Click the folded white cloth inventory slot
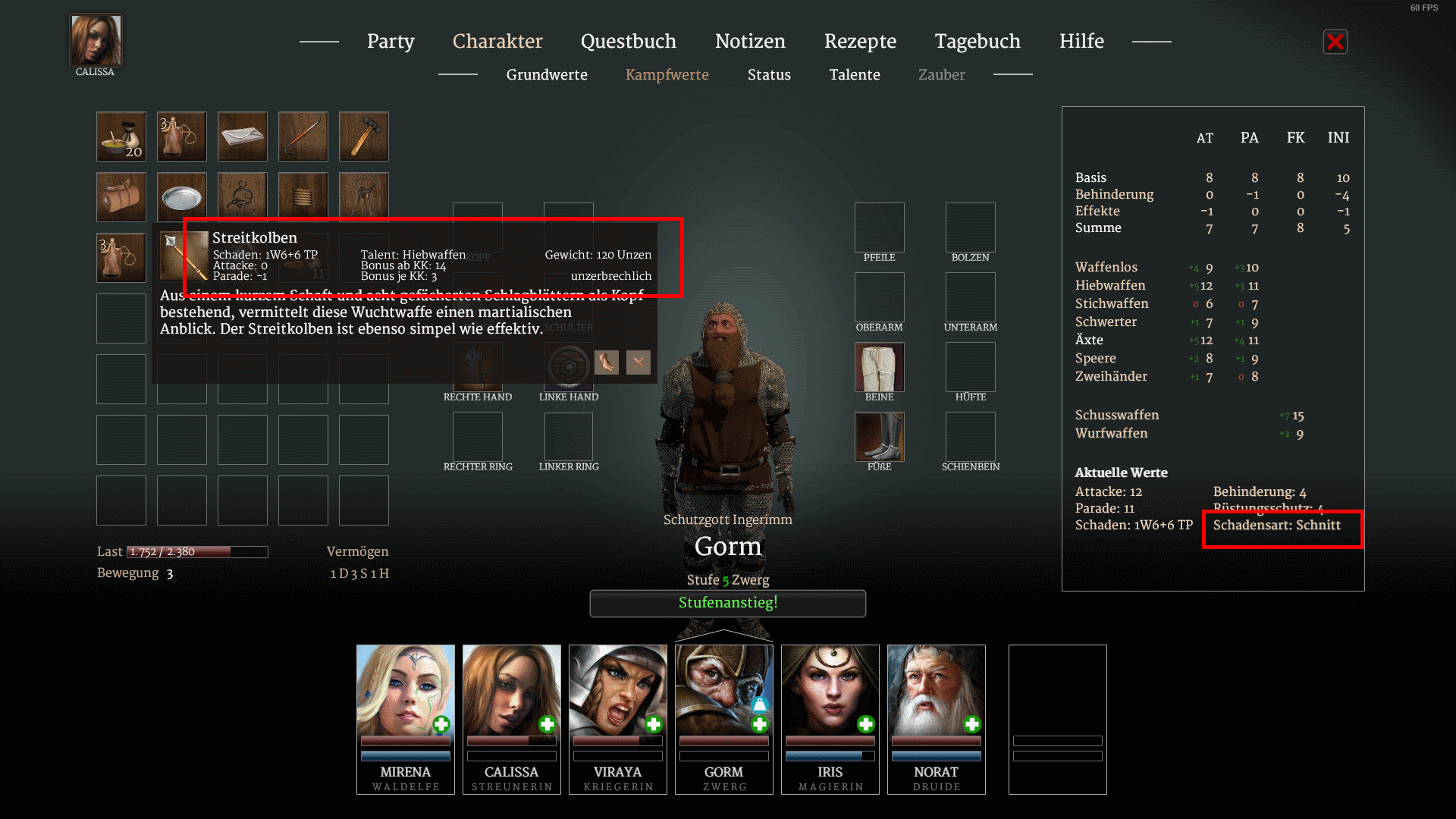 tap(243, 136)
